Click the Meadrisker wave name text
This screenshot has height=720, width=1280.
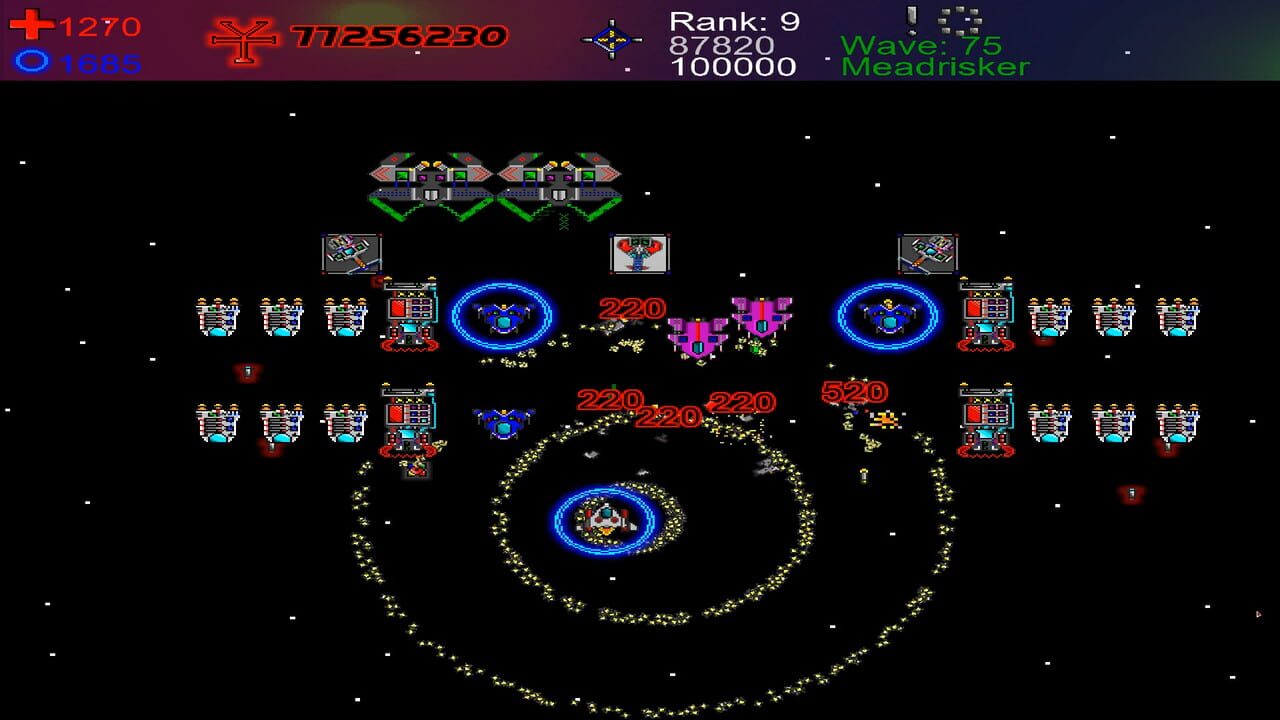click(936, 68)
